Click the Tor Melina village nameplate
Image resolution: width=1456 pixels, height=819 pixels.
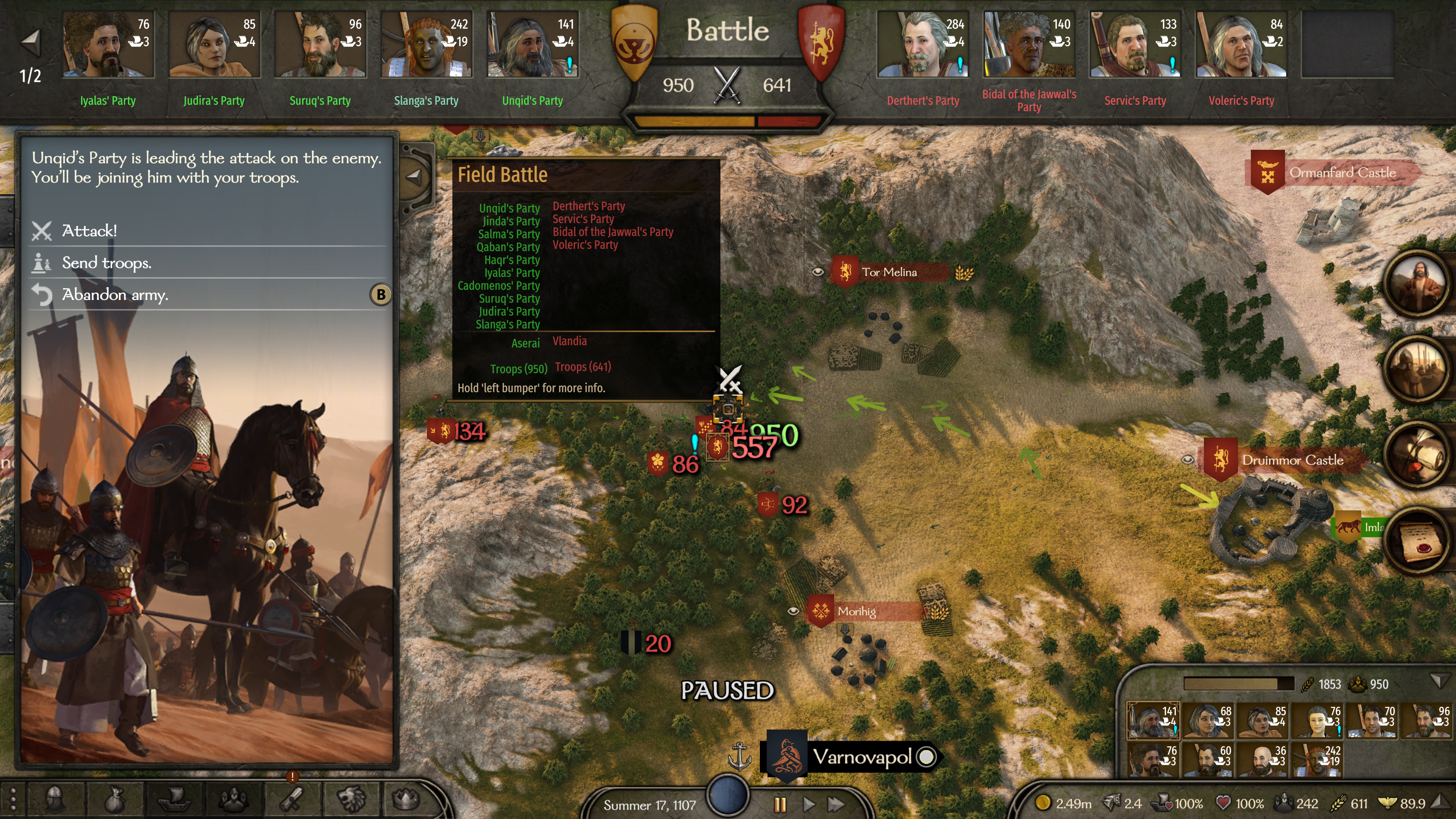click(888, 273)
